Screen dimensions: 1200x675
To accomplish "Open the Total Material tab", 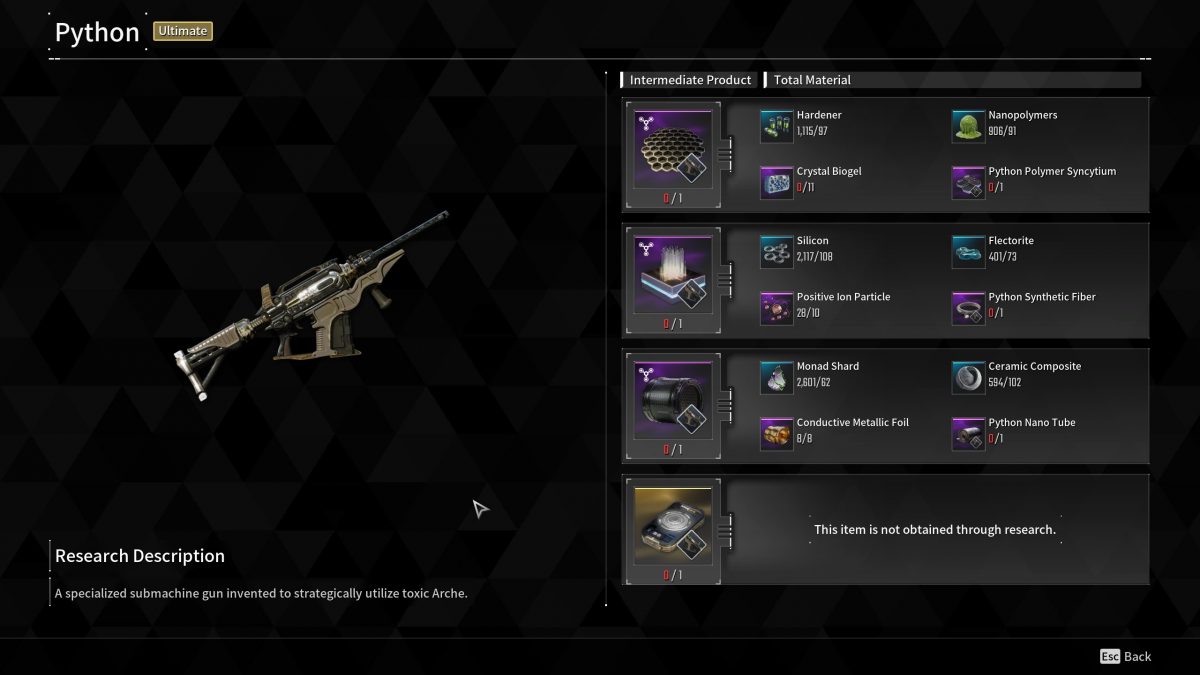I will (812, 80).
